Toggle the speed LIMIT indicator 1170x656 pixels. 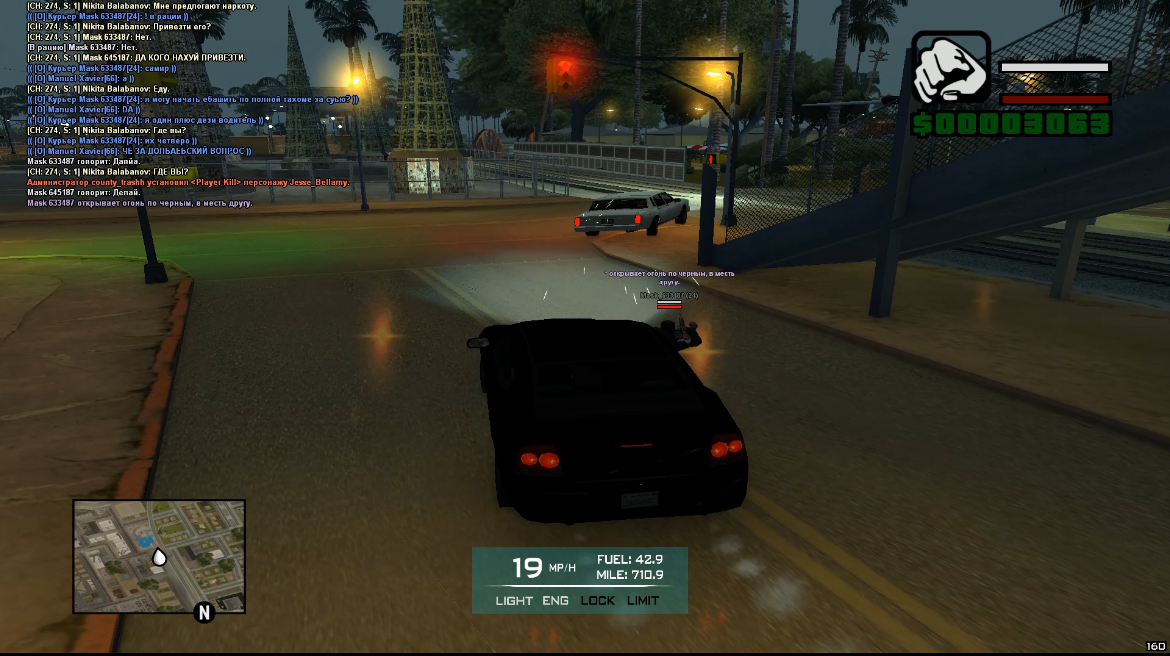click(x=643, y=600)
